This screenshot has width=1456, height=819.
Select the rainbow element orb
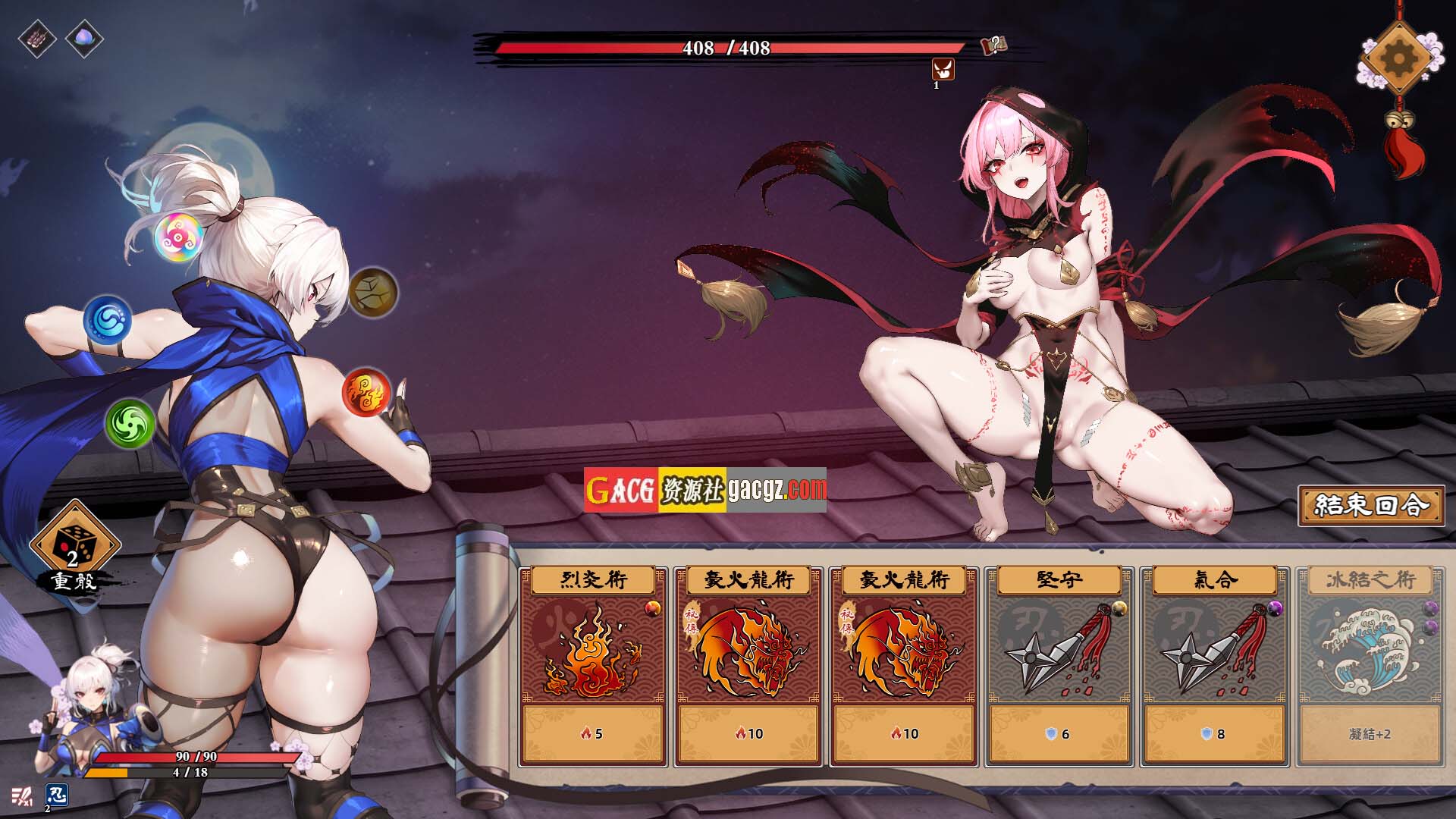pyautogui.click(x=179, y=236)
